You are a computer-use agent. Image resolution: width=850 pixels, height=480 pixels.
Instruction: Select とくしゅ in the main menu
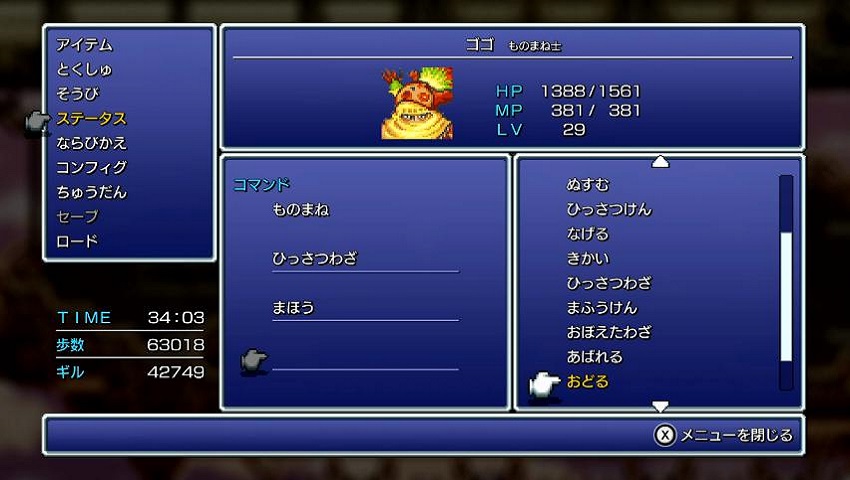pyautogui.click(x=84, y=70)
